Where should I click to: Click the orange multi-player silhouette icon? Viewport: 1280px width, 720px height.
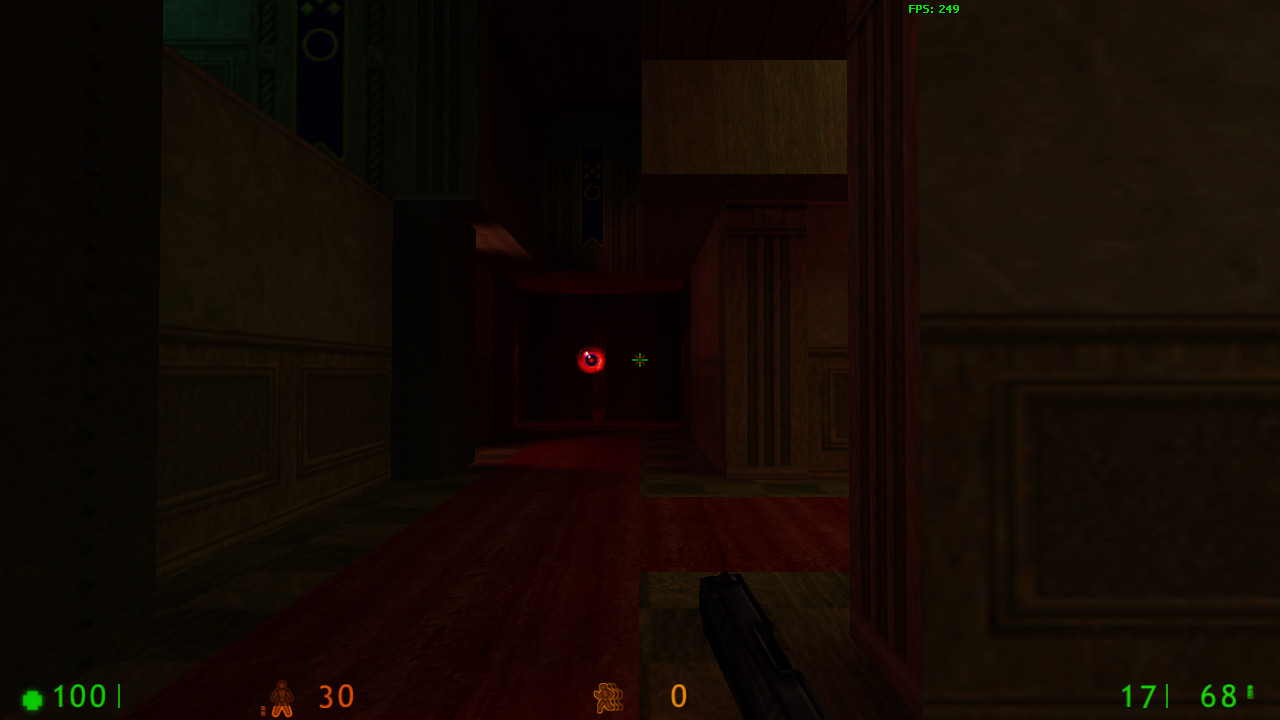click(610, 697)
